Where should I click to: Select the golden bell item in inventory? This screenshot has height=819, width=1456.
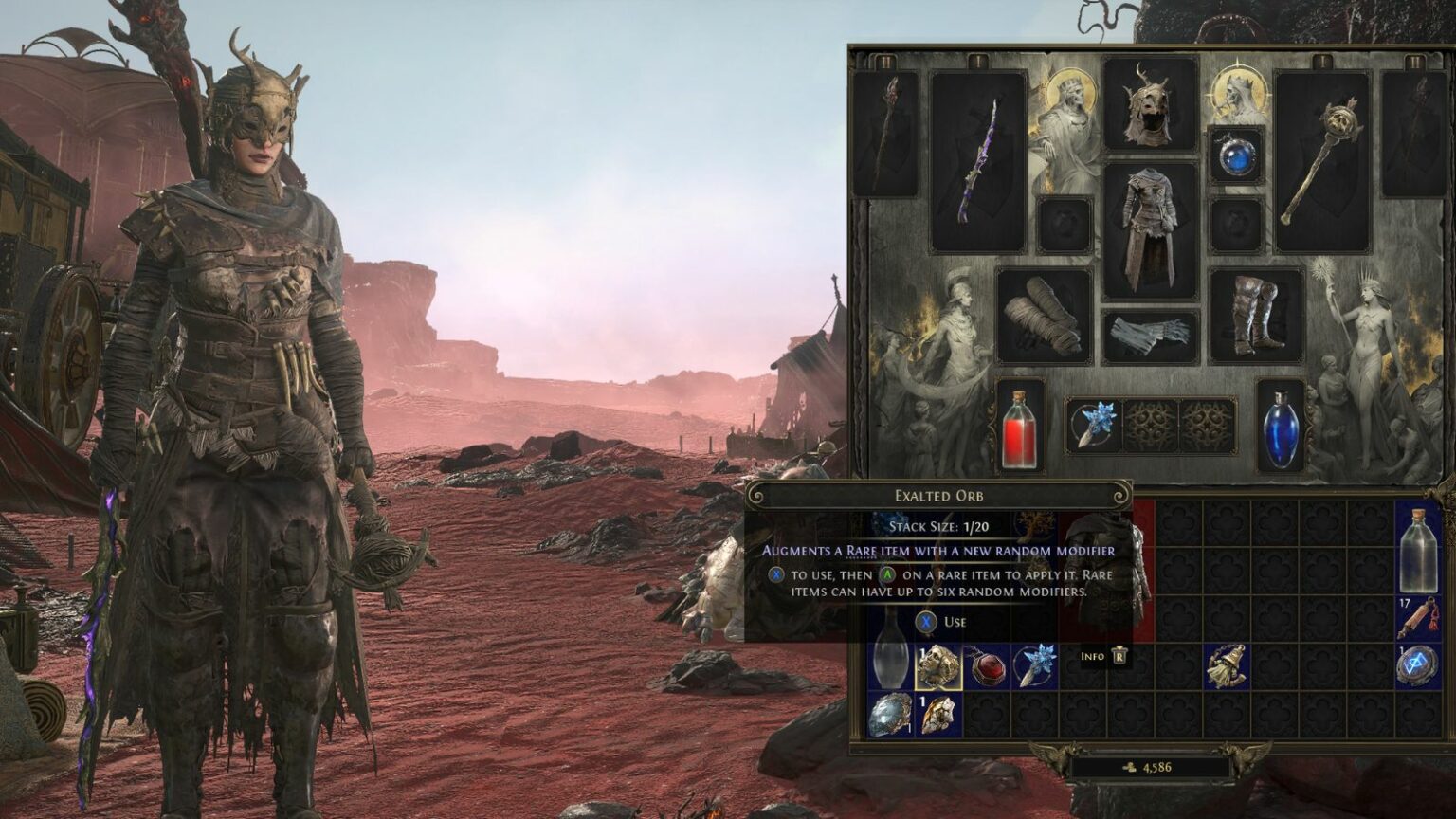[x=1226, y=666]
